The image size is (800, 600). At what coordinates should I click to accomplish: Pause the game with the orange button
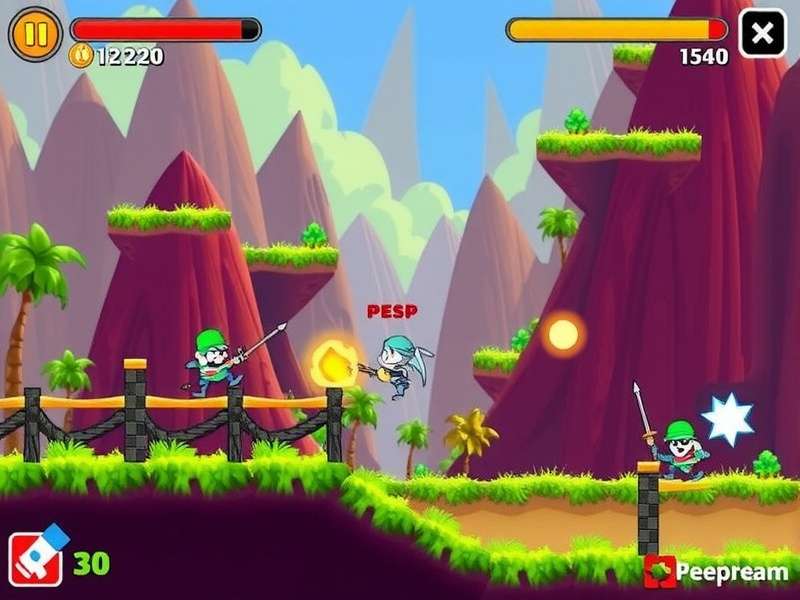[x=34, y=33]
